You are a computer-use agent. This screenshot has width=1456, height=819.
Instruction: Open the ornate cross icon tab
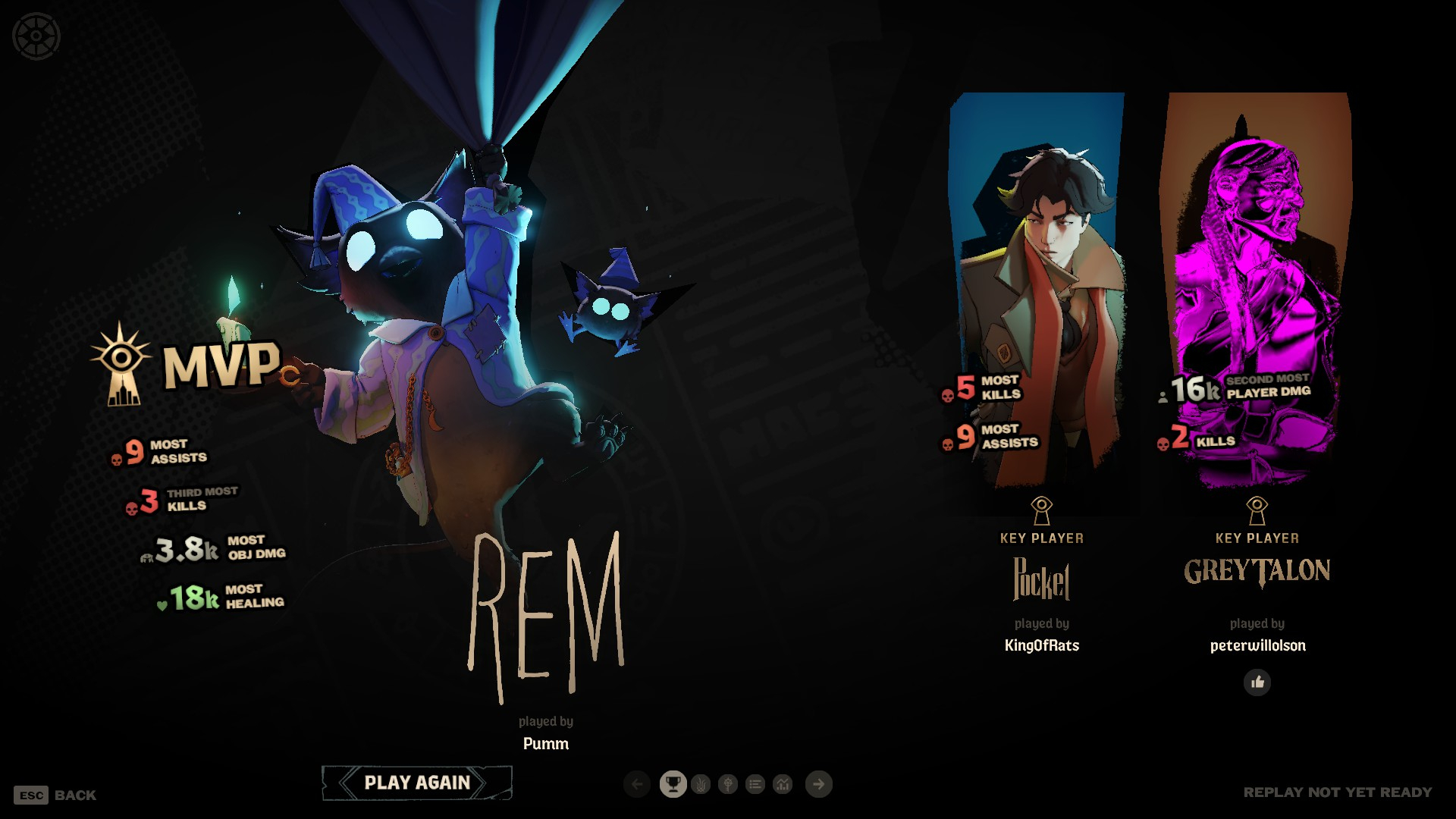728,784
